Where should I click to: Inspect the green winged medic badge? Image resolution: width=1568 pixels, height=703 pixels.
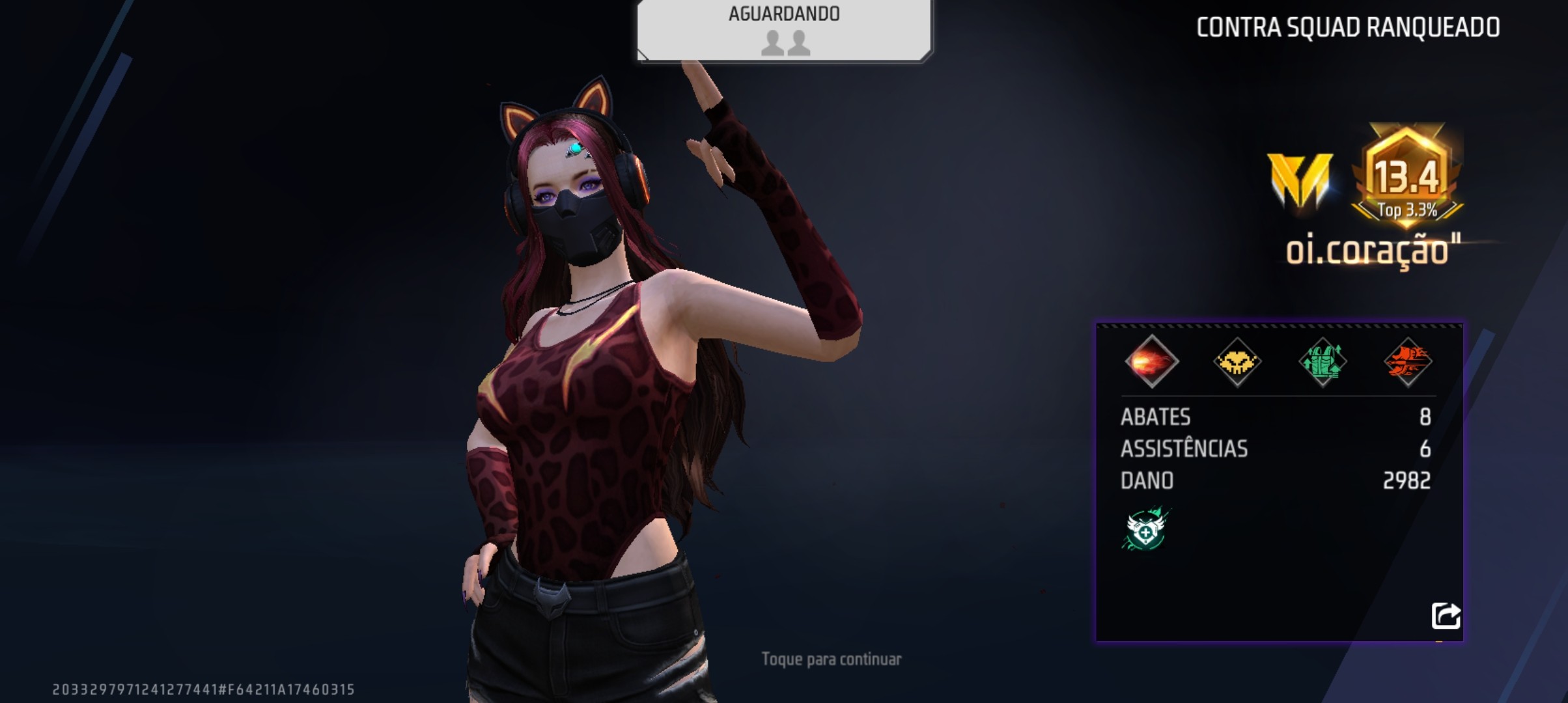[x=1146, y=529]
